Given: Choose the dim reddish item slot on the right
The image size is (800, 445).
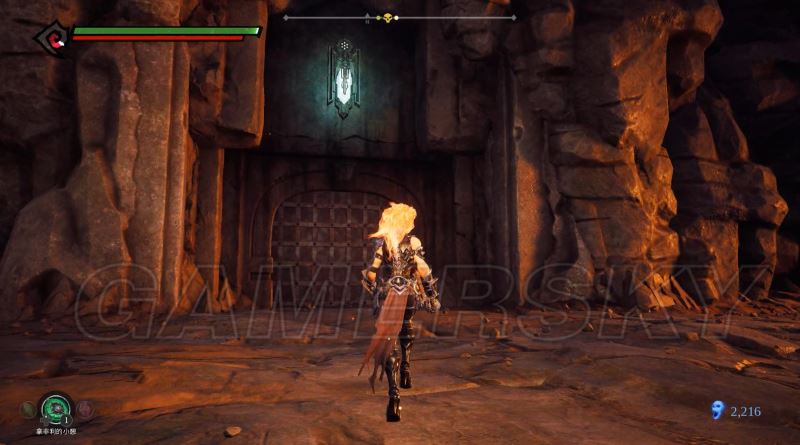Looking at the screenshot, I should [x=83, y=408].
